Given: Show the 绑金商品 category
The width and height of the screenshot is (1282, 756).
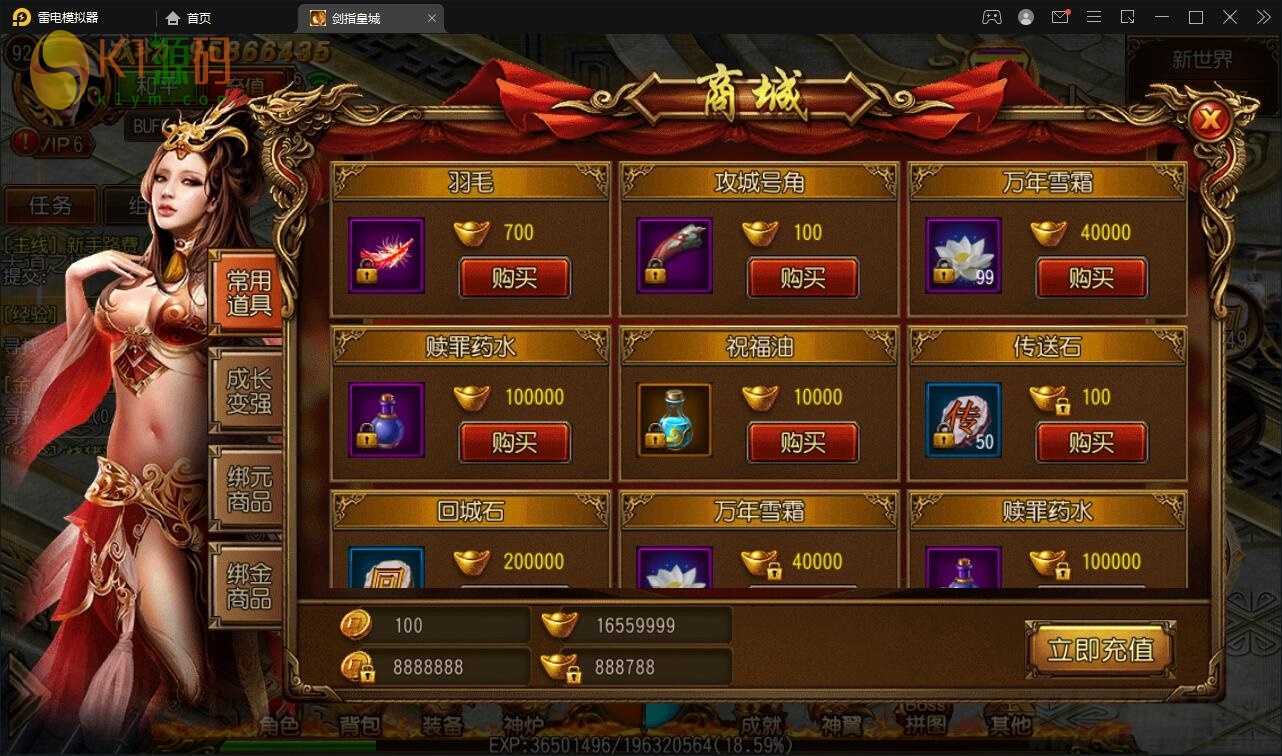Looking at the screenshot, I should [248, 586].
